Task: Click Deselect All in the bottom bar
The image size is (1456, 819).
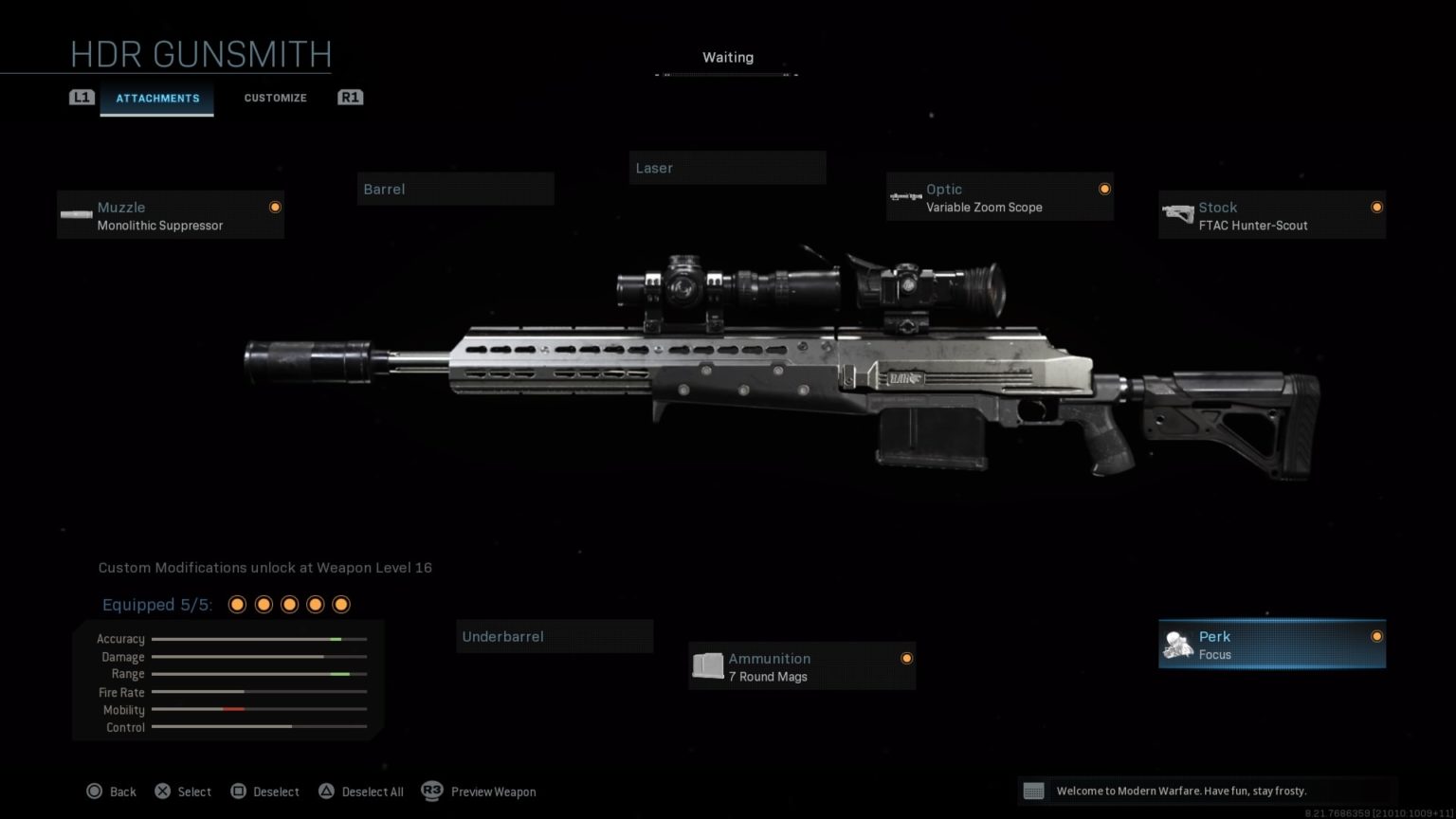Action: 373,792
